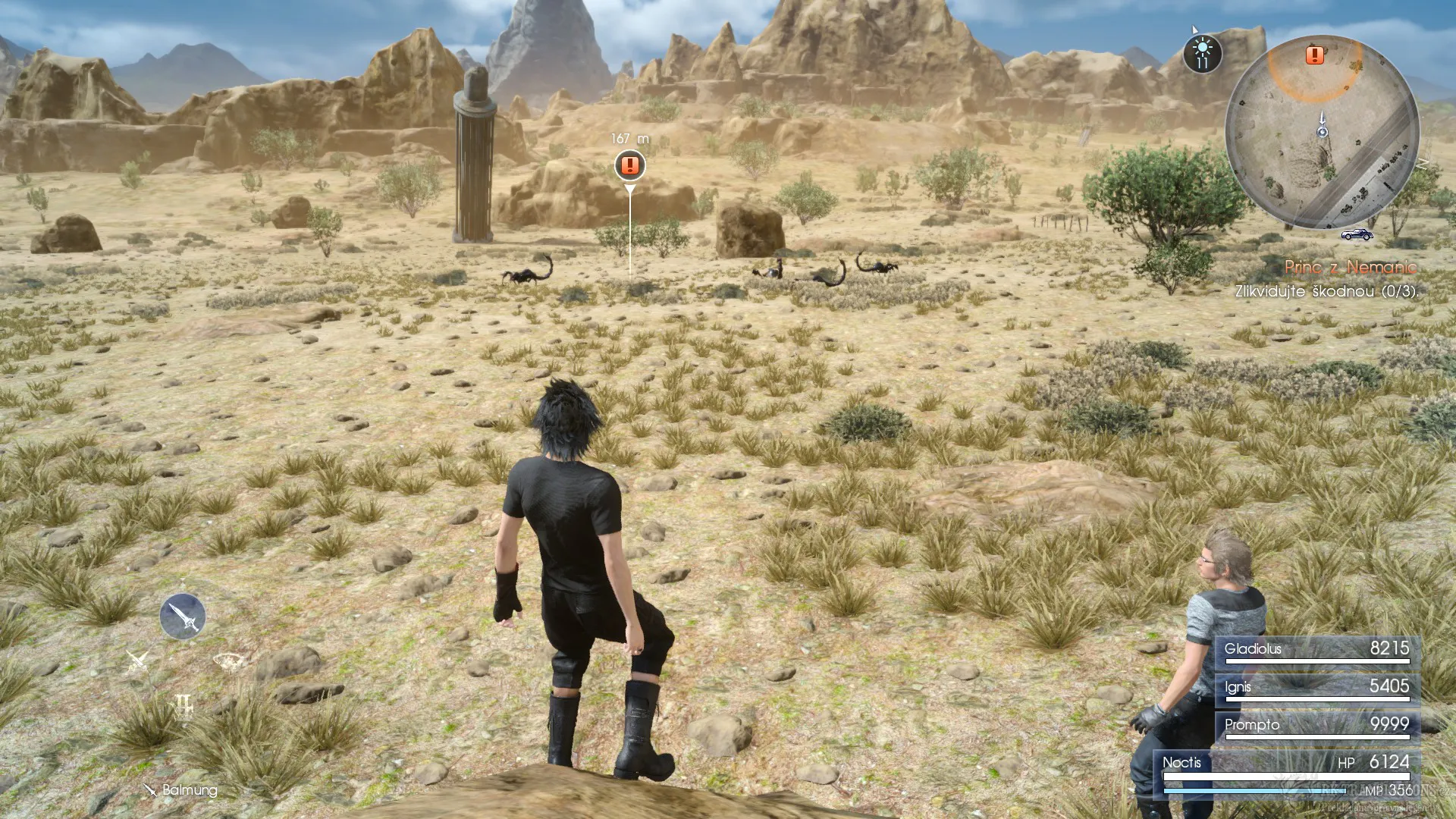
Task: Click the orange exclamation quest marker on minimap
Action: tap(1315, 55)
